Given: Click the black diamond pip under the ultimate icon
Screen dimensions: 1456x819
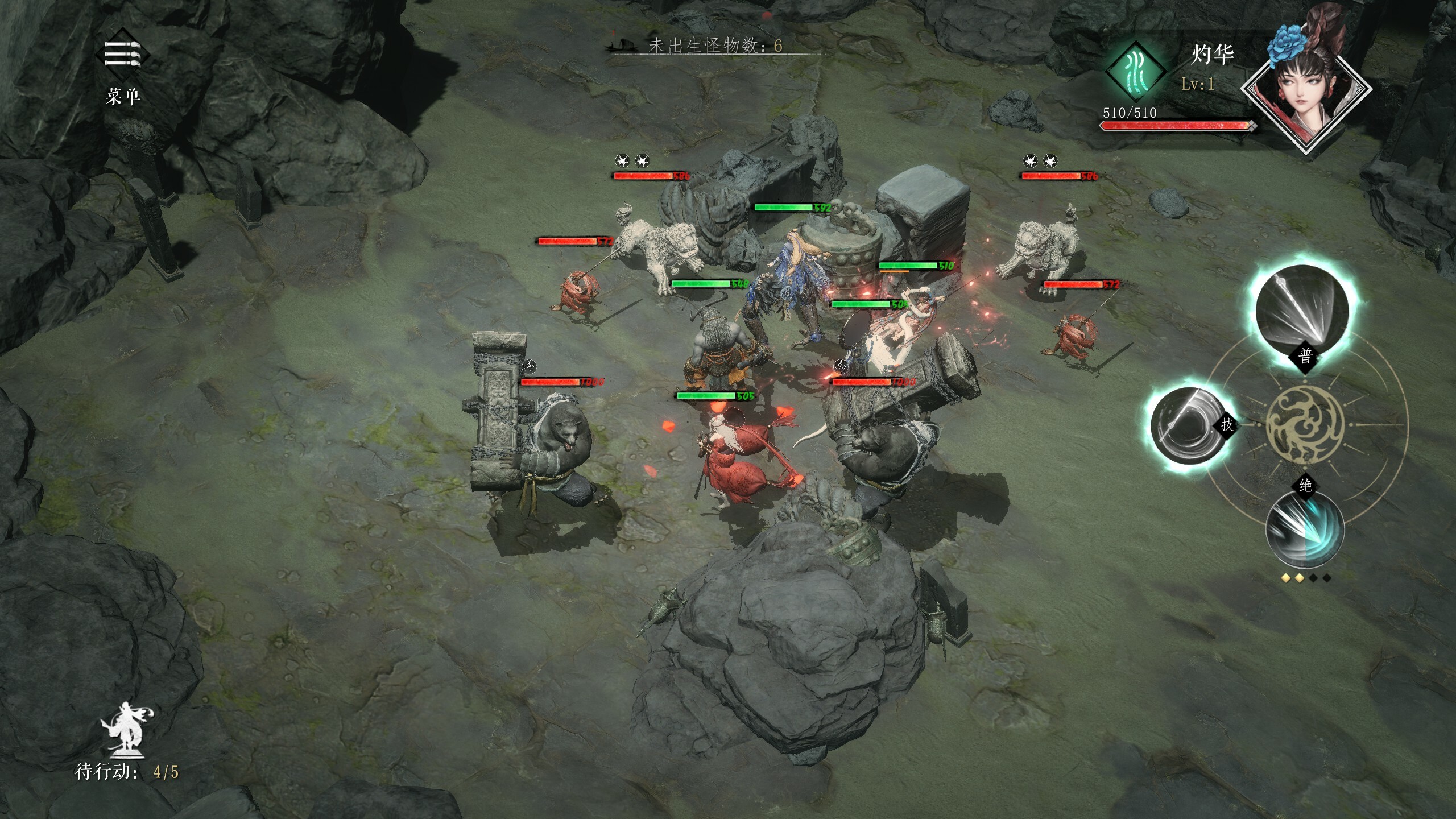Looking at the screenshot, I should [x=1314, y=578].
